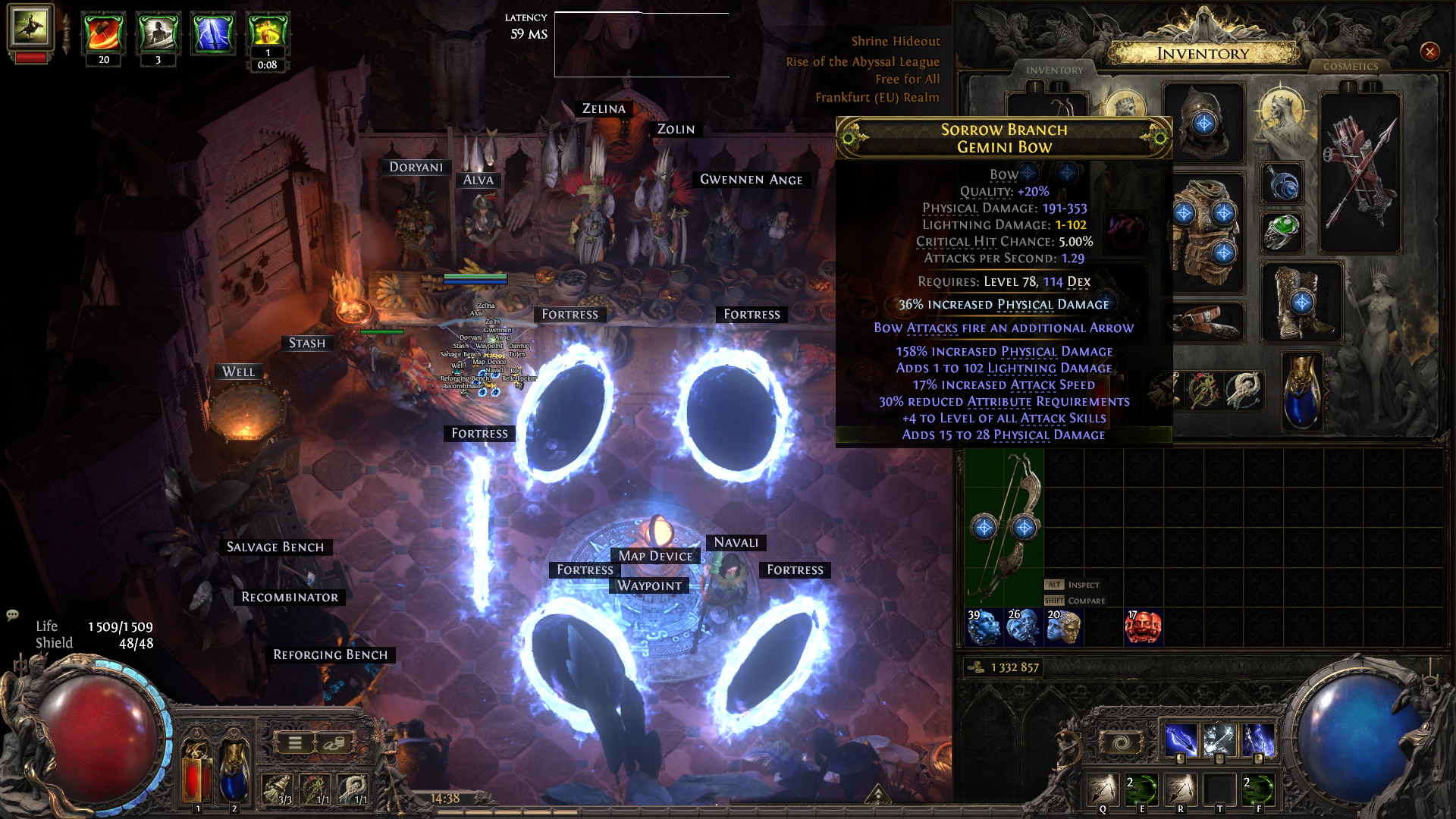Screen dimensions: 1456x819
Task: Pick the red mask item stack
Action: point(1143,628)
